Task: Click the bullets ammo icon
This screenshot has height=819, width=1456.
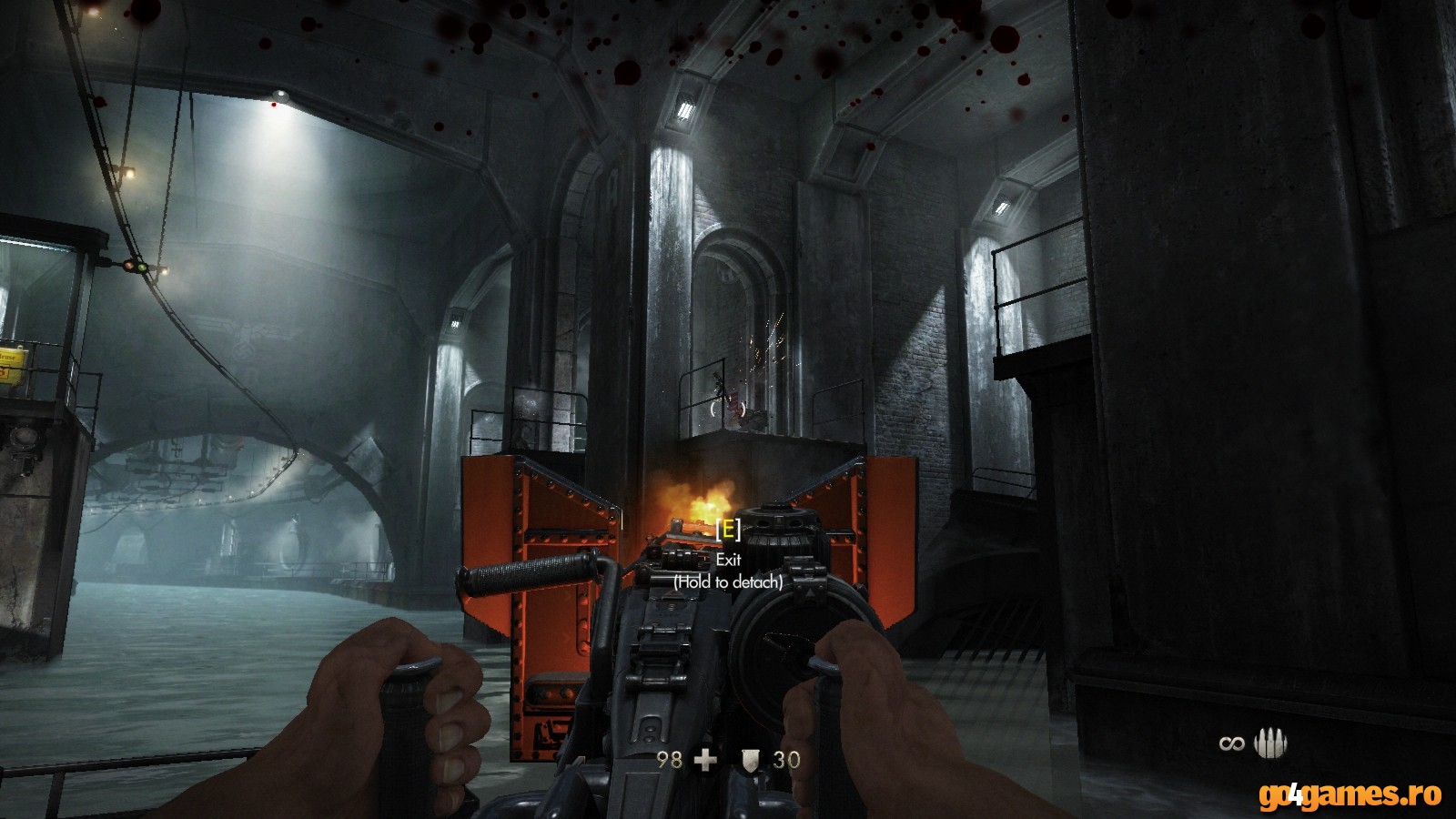Action: click(1270, 743)
